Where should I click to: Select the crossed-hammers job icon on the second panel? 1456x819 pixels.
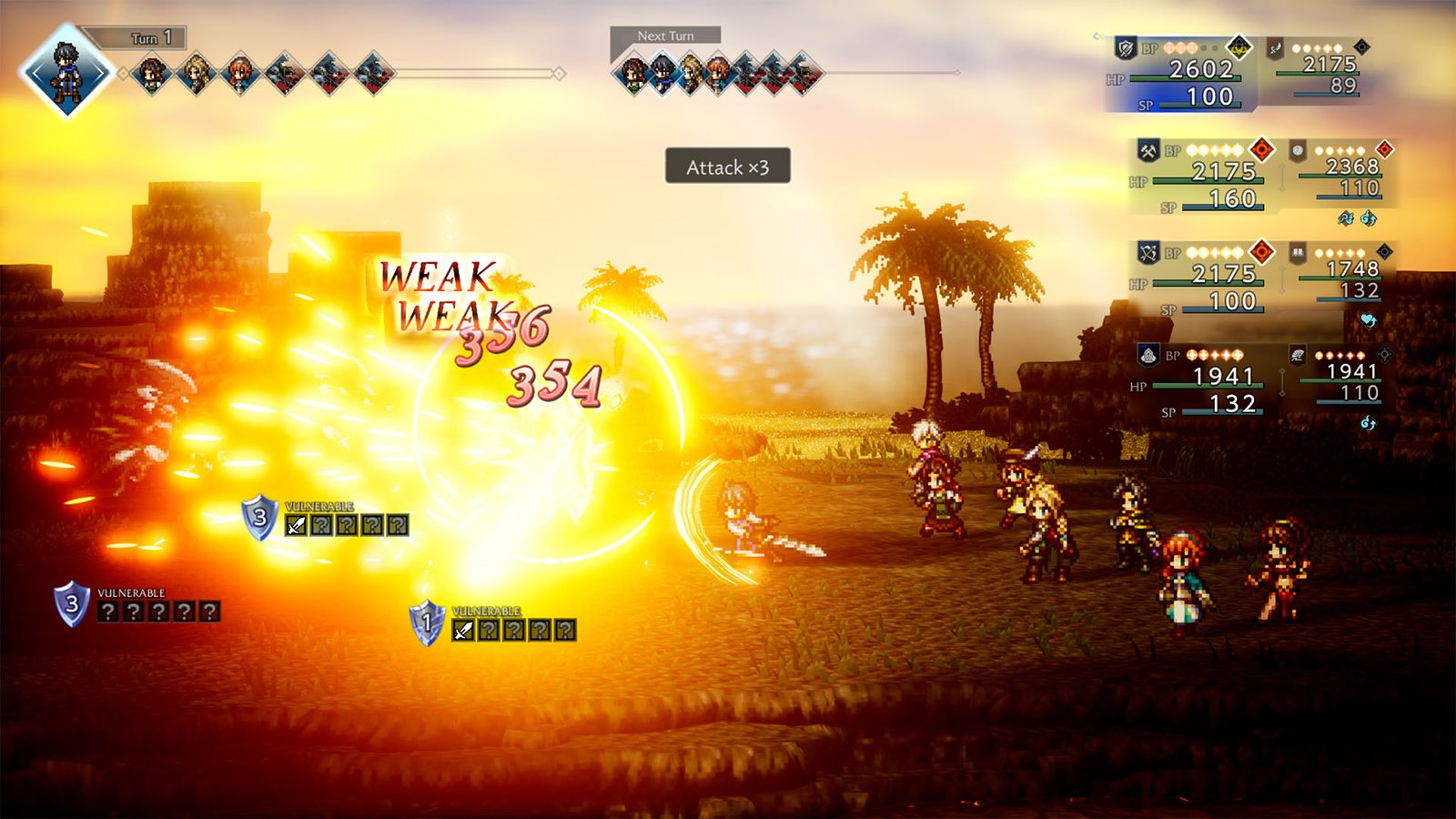(1148, 150)
